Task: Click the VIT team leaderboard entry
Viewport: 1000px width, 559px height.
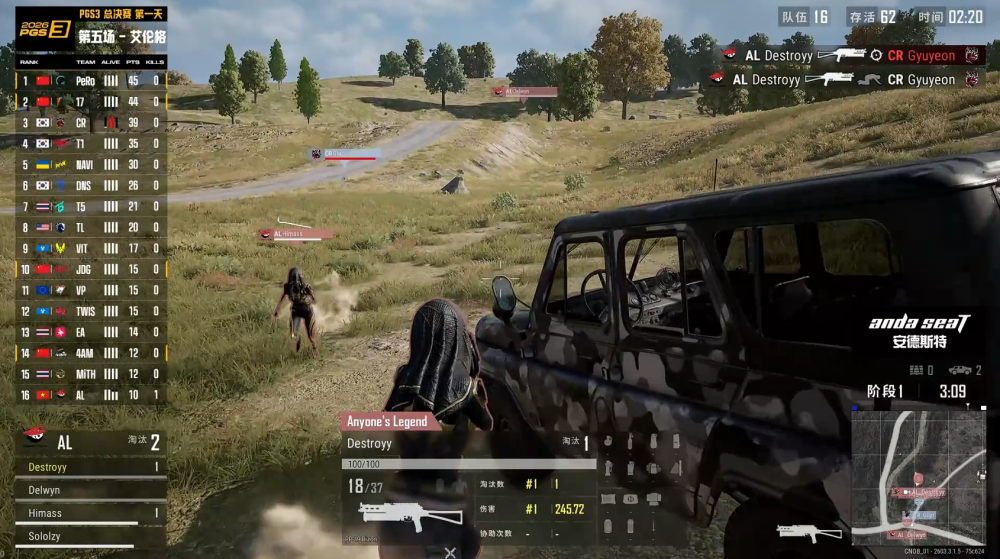Action: point(90,248)
